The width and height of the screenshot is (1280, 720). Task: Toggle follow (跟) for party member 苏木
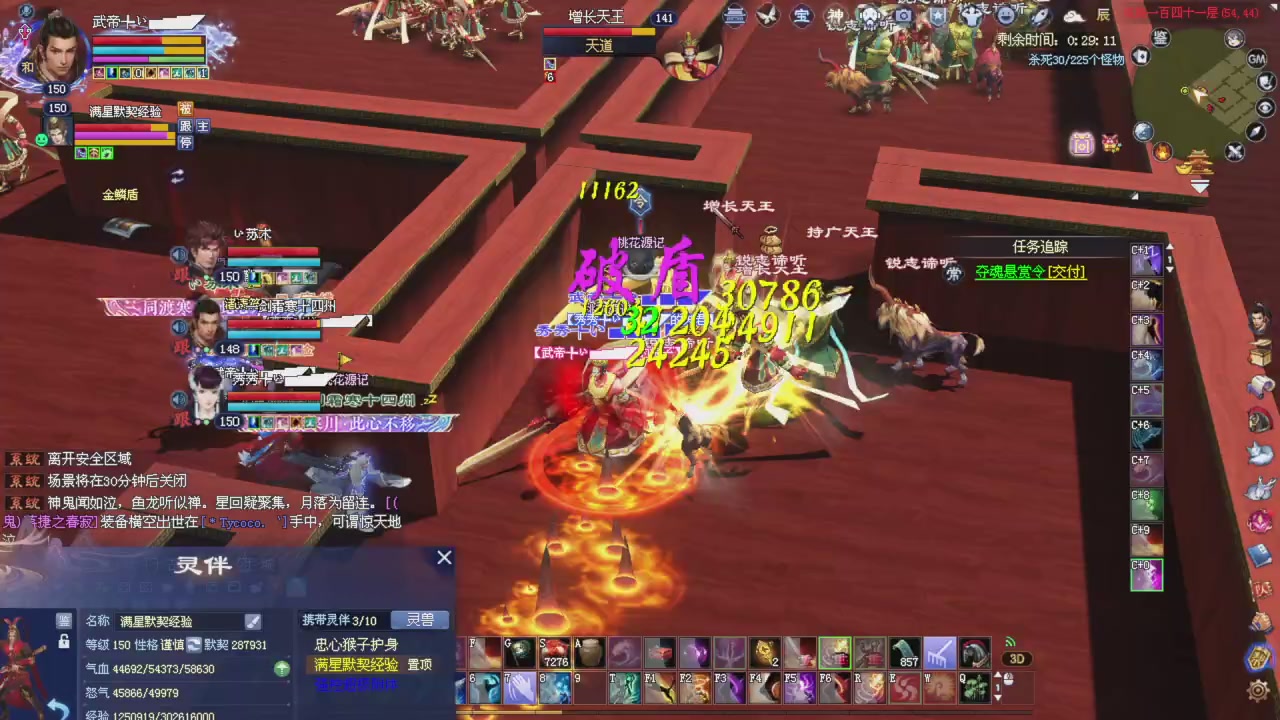click(x=179, y=276)
